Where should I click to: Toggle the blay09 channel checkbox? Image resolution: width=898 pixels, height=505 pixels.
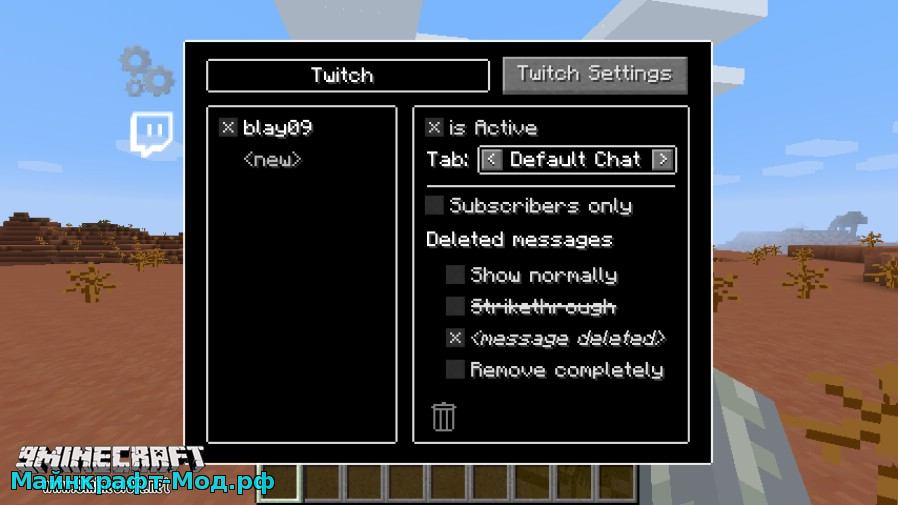(228, 128)
